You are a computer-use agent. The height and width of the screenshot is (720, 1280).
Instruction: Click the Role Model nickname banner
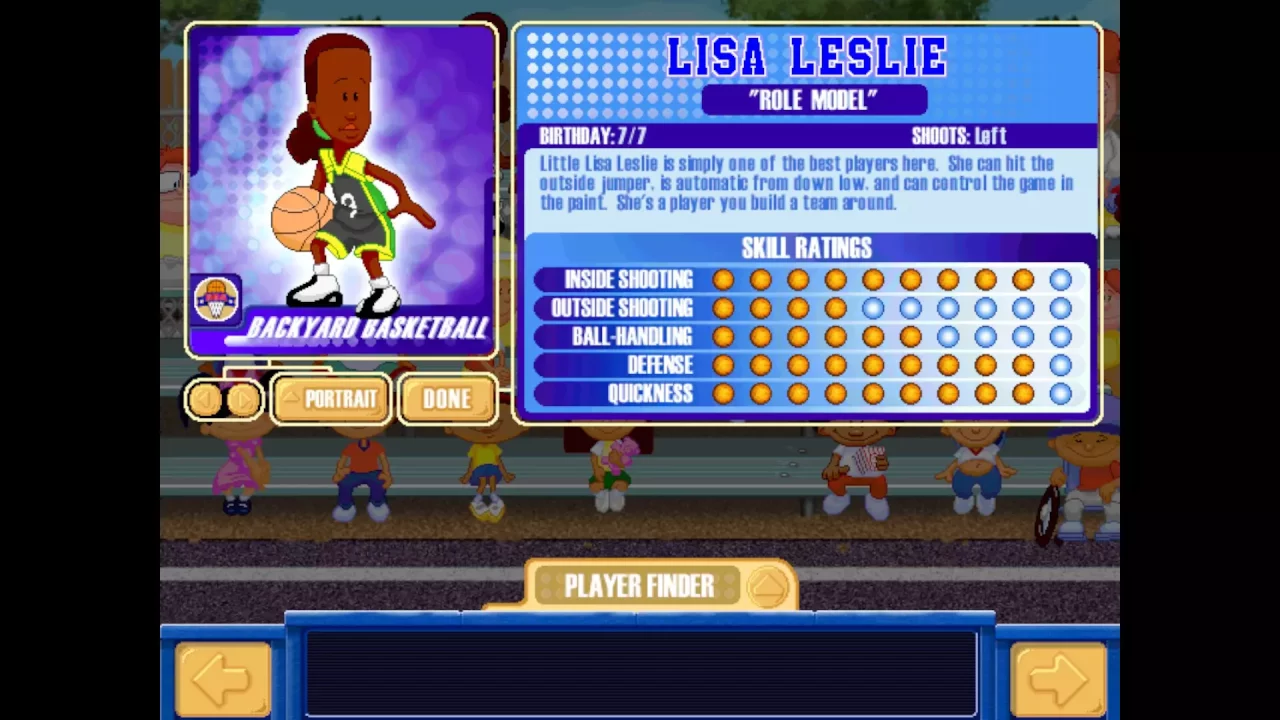tap(815, 99)
